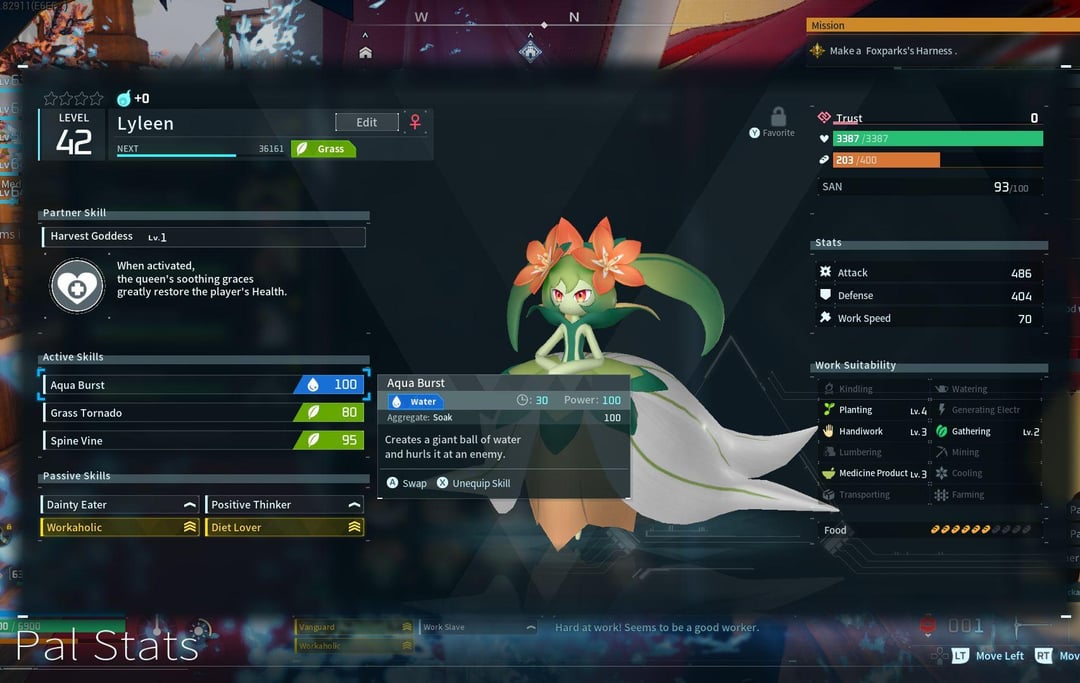This screenshot has width=1080, height=683.
Task: Click the Diet Lover passive skill
Action: tap(284, 527)
